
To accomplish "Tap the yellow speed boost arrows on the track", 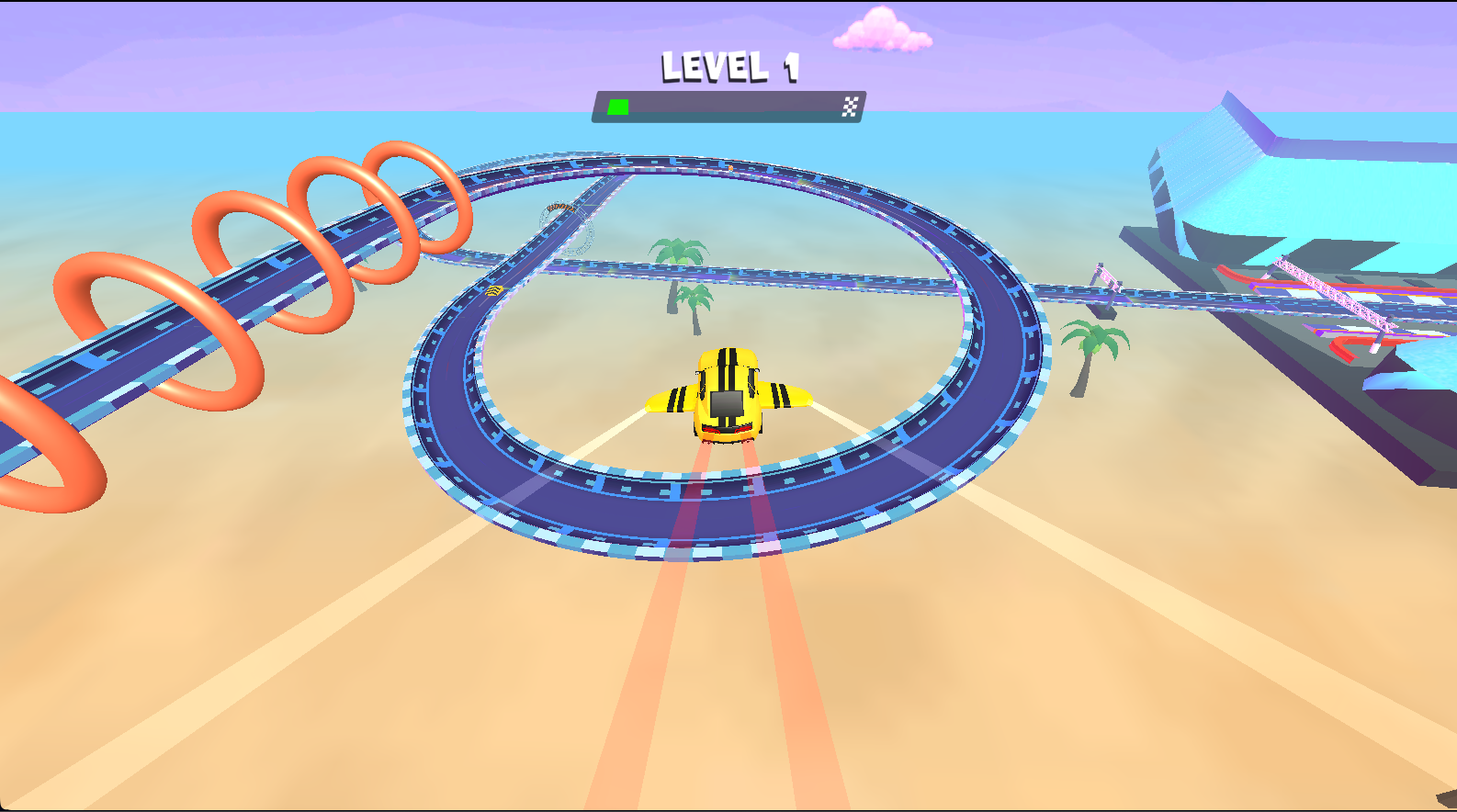I will (x=494, y=290).
